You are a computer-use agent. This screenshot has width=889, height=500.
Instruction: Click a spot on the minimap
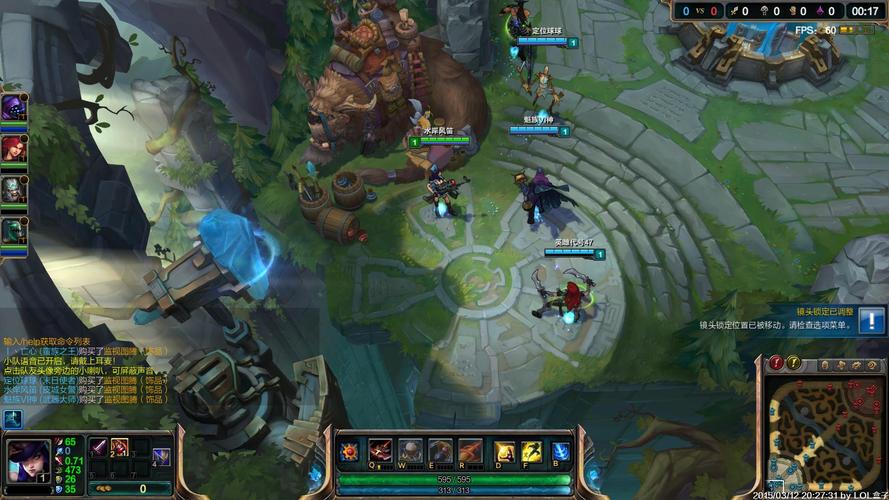click(x=818, y=432)
